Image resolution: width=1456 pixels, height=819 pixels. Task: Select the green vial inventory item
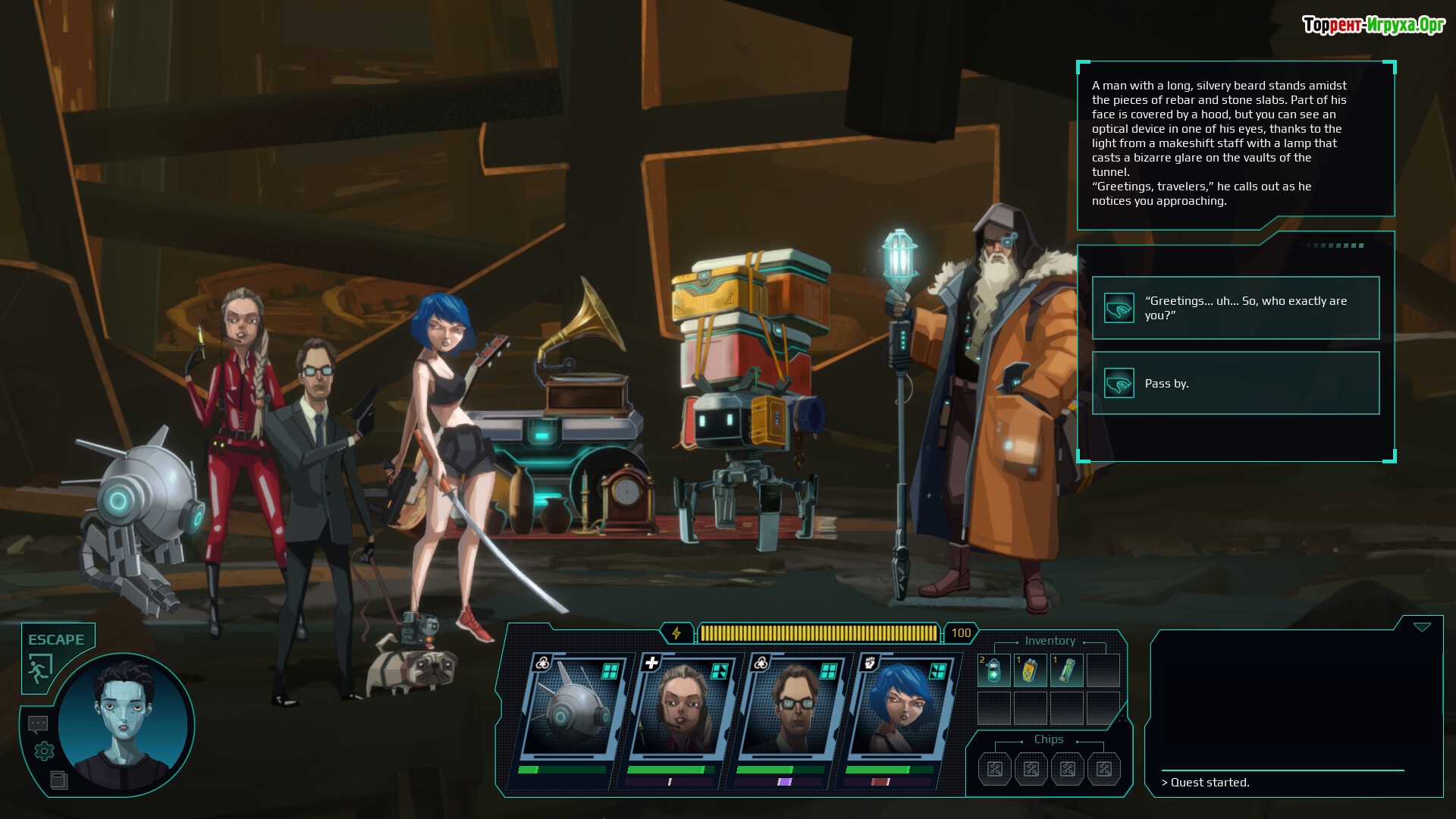point(1066,670)
